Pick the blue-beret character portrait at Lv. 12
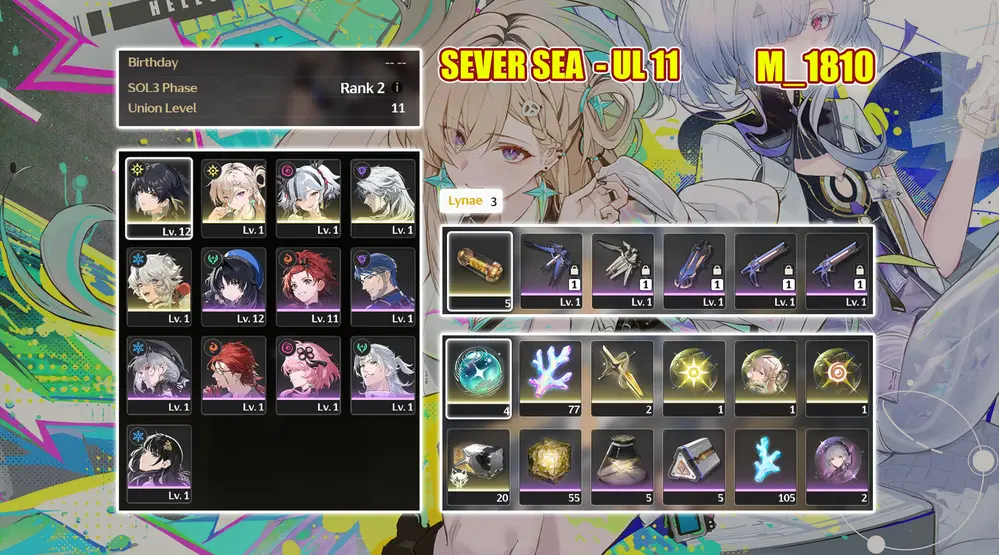This screenshot has width=999, height=555. [x=233, y=285]
